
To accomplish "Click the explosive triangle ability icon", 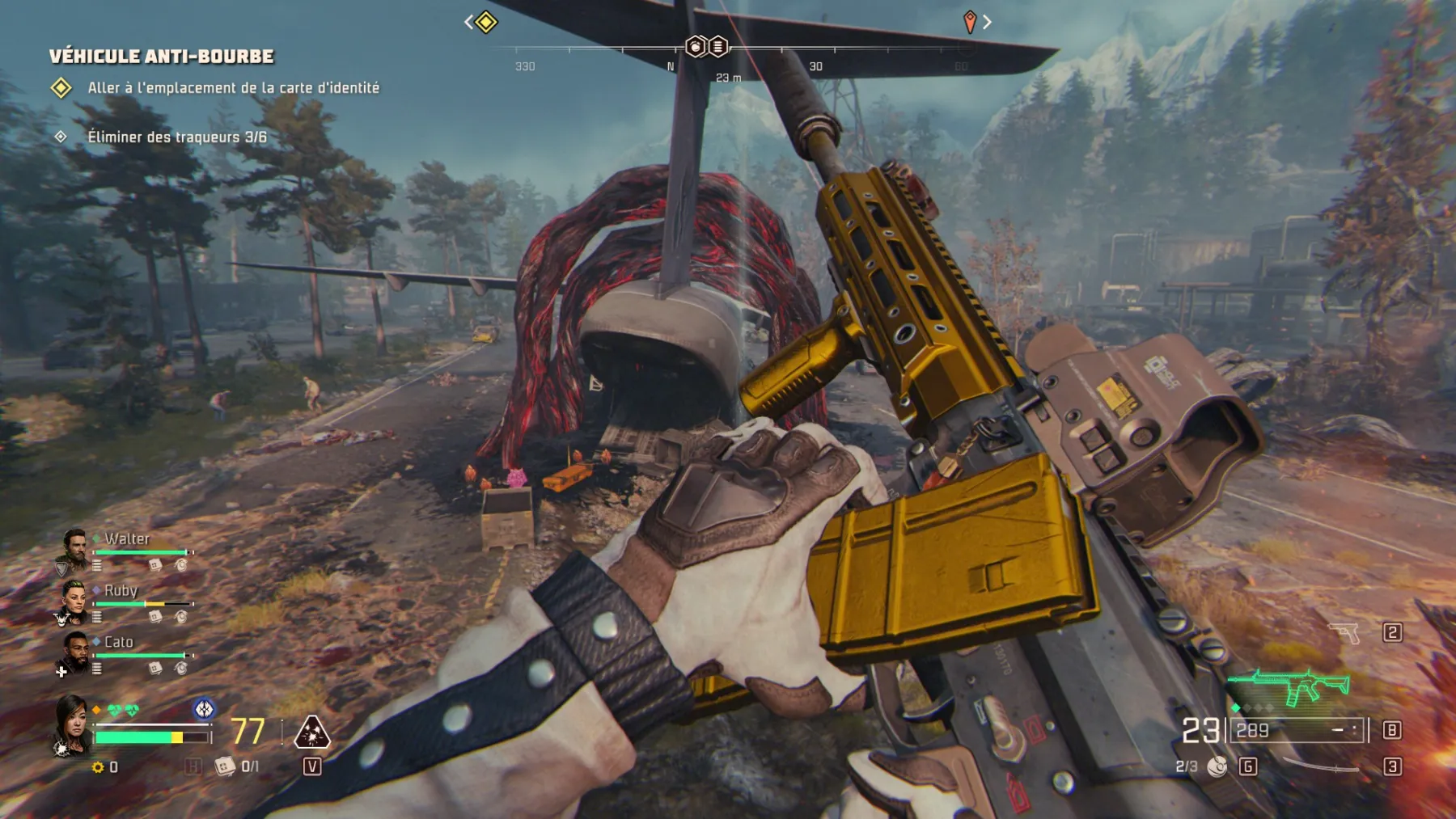I will (x=311, y=731).
